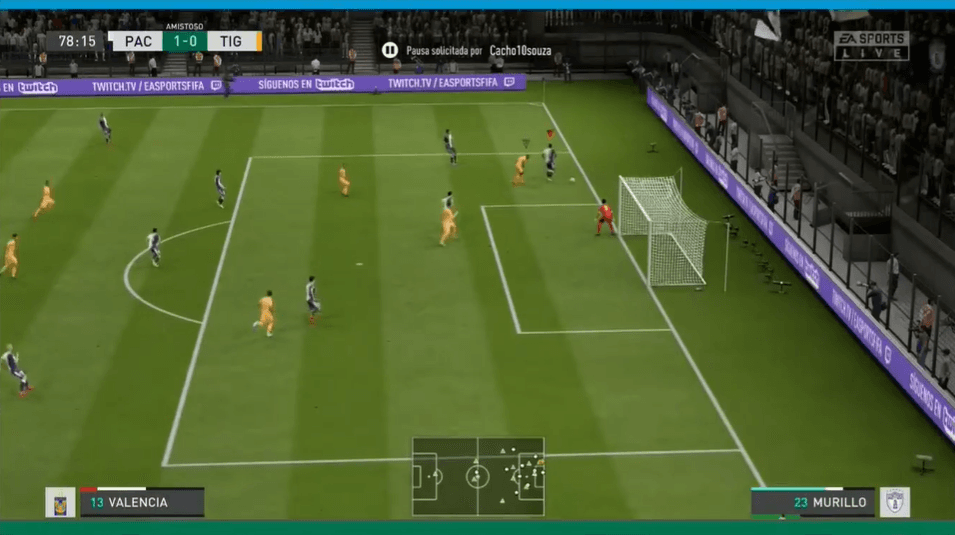Select the 23 Murillo player panel

[813, 502]
